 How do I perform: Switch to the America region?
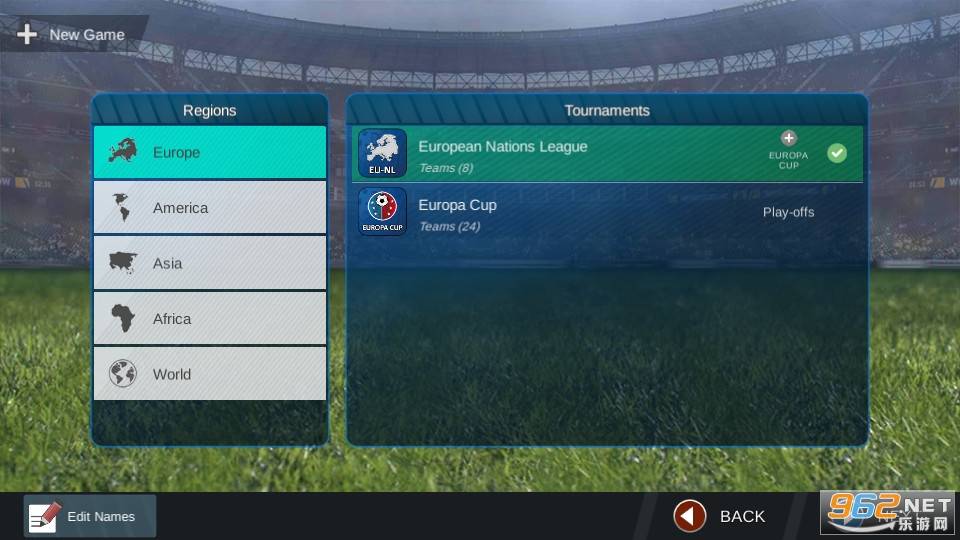210,208
